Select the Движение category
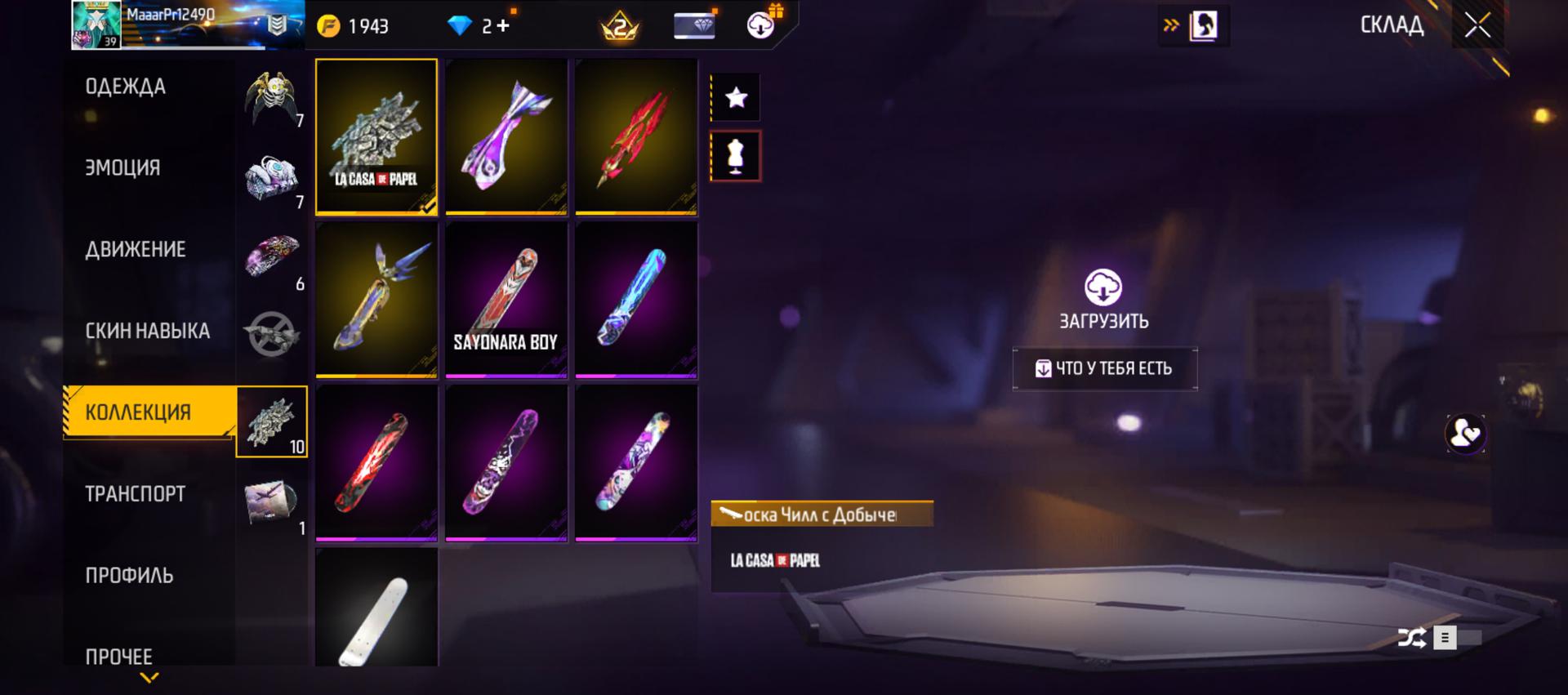Screen dimensions: 1568x695 [x=136, y=250]
